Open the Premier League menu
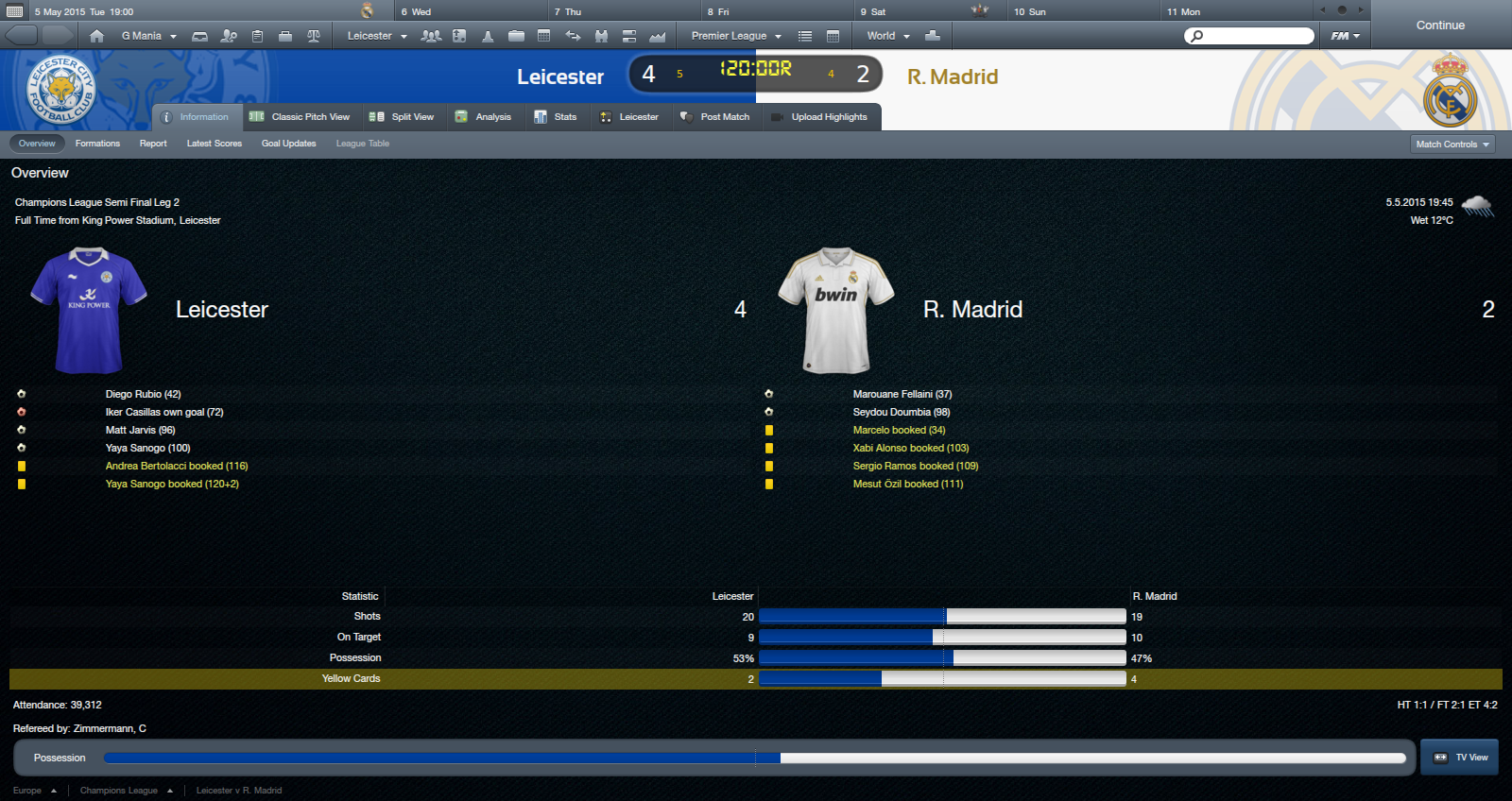Viewport: 1512px width, 801px height. pyautogui.click(x=736, y=36)
